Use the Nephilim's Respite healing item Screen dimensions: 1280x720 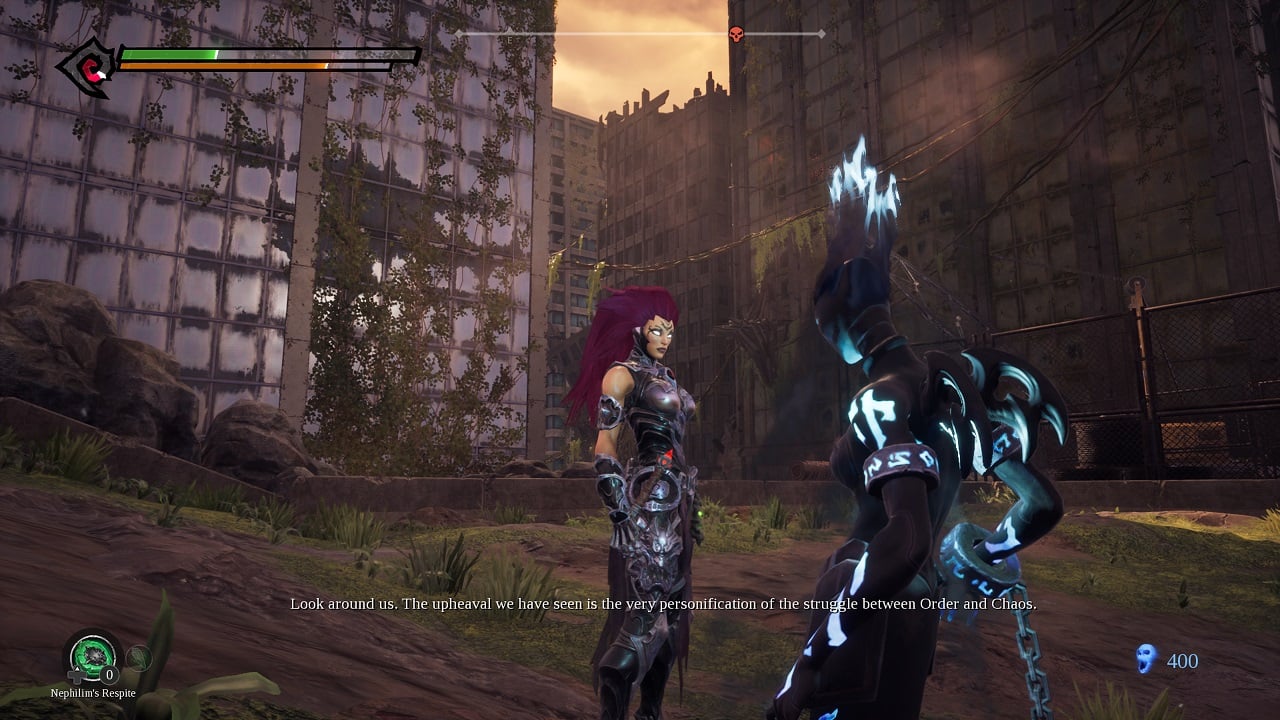pos(92,656)
